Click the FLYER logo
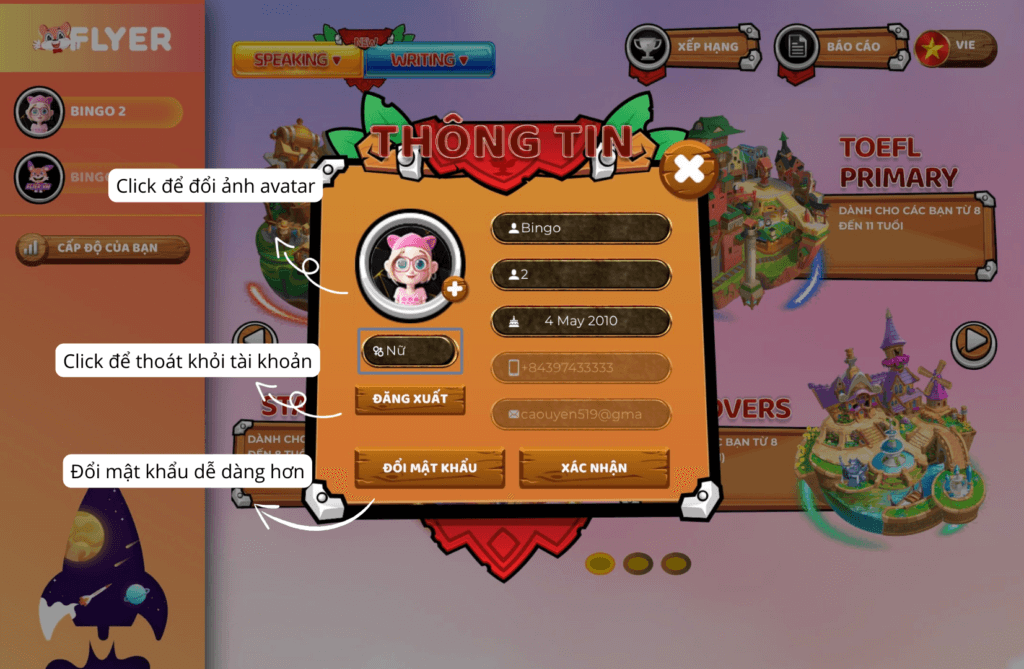 [103, 40]
